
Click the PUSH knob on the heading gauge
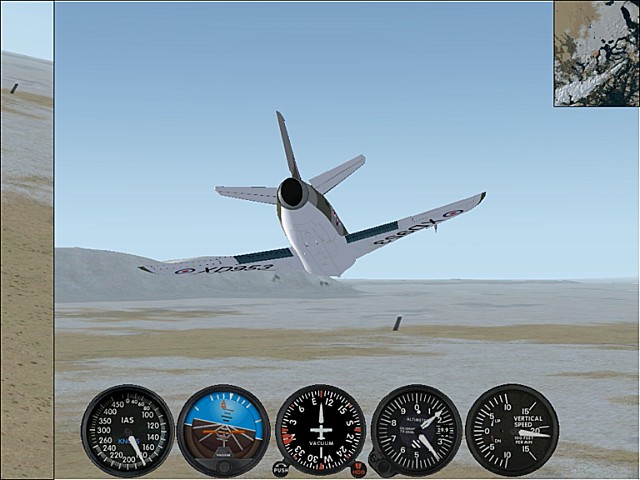point(280,468)
